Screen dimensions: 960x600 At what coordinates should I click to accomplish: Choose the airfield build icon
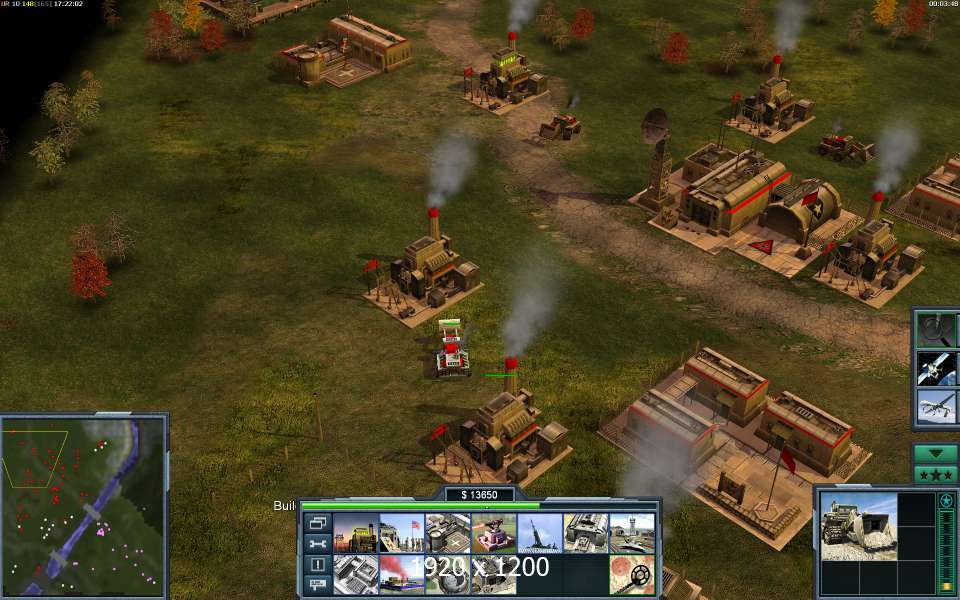coord(631,533)
